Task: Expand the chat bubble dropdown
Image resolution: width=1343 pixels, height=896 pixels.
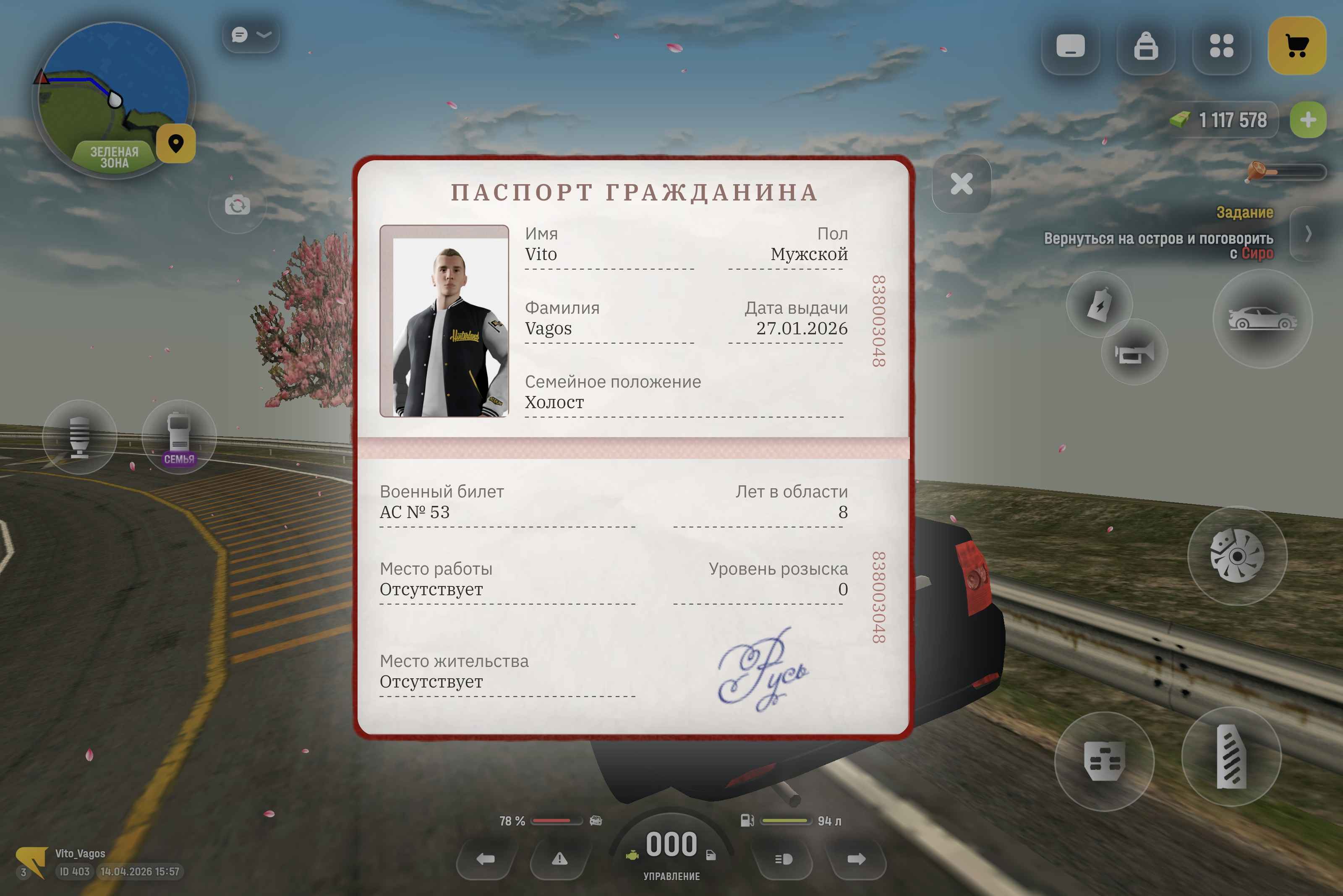Action: [251, 35]
